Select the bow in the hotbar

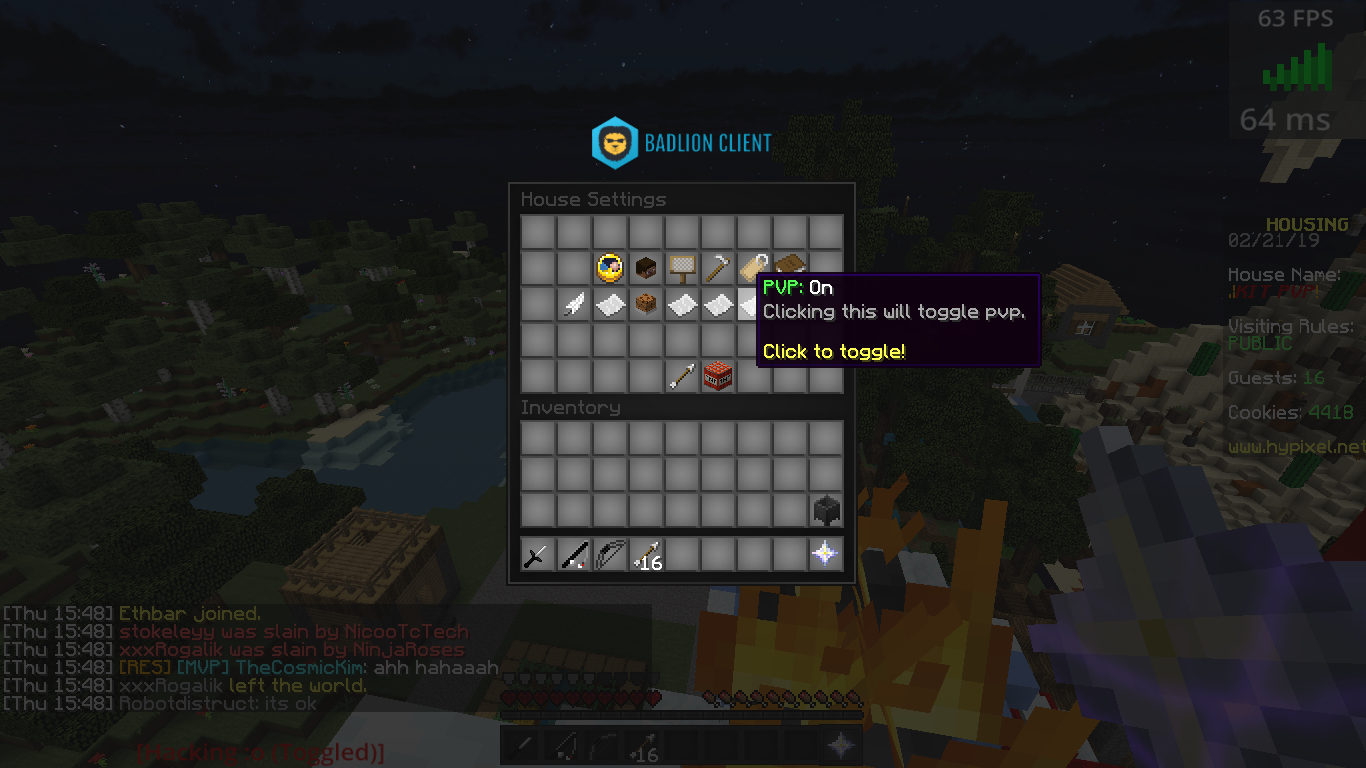610,554
